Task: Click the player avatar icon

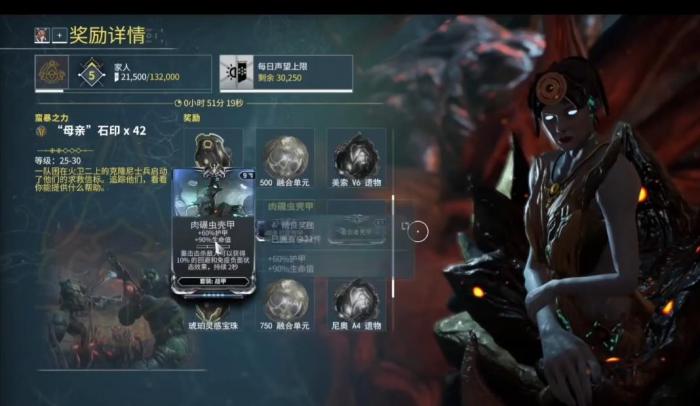Action: coord(41,36)
